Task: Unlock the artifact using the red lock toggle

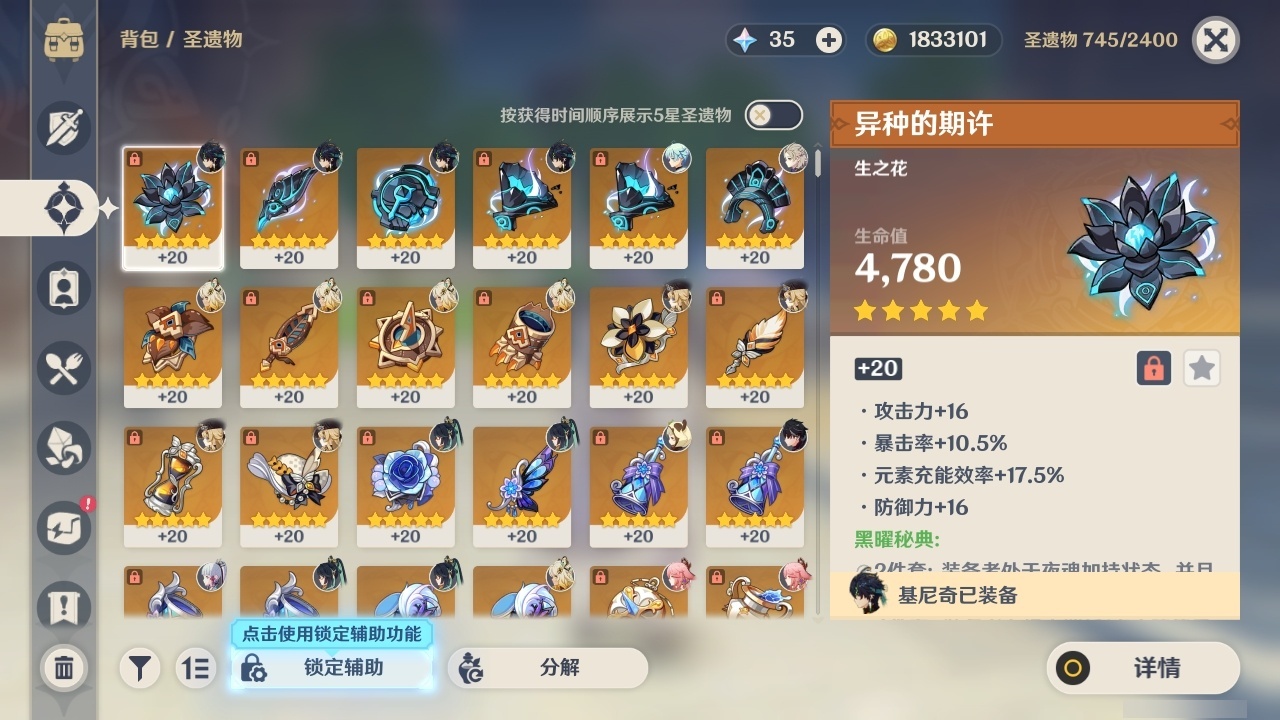Action: pos(1152,368)
